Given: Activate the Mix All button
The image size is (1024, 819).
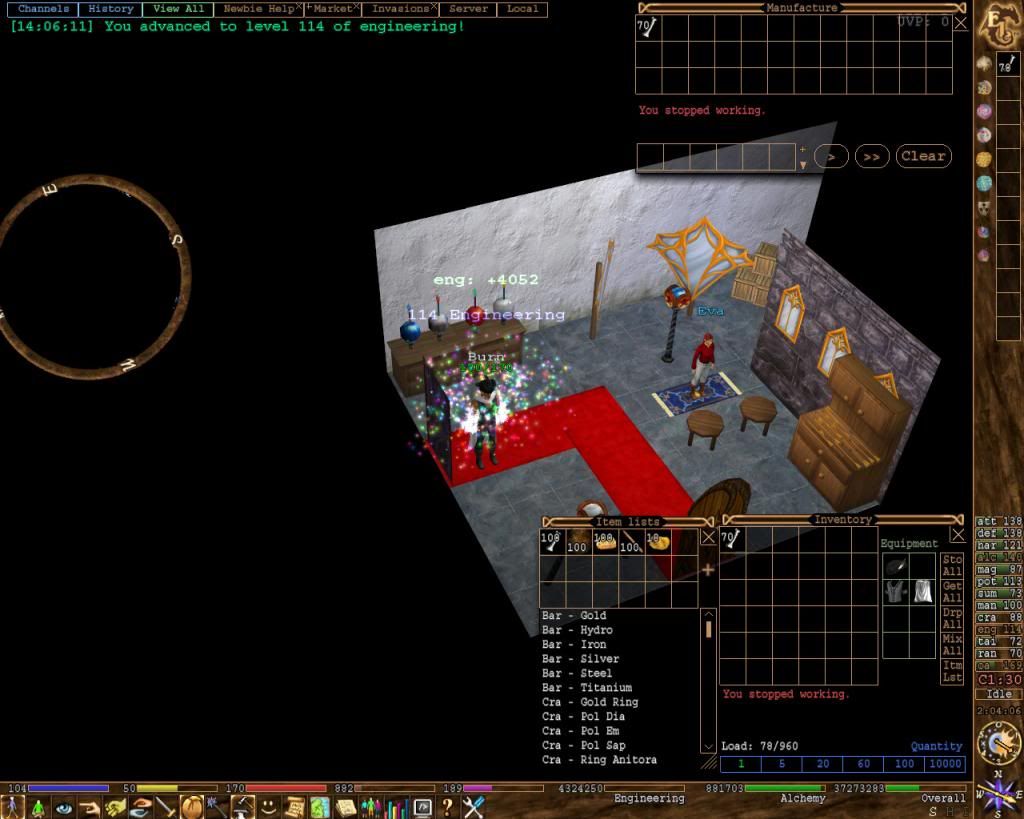Looking at the screenshot, I should 952,644.
